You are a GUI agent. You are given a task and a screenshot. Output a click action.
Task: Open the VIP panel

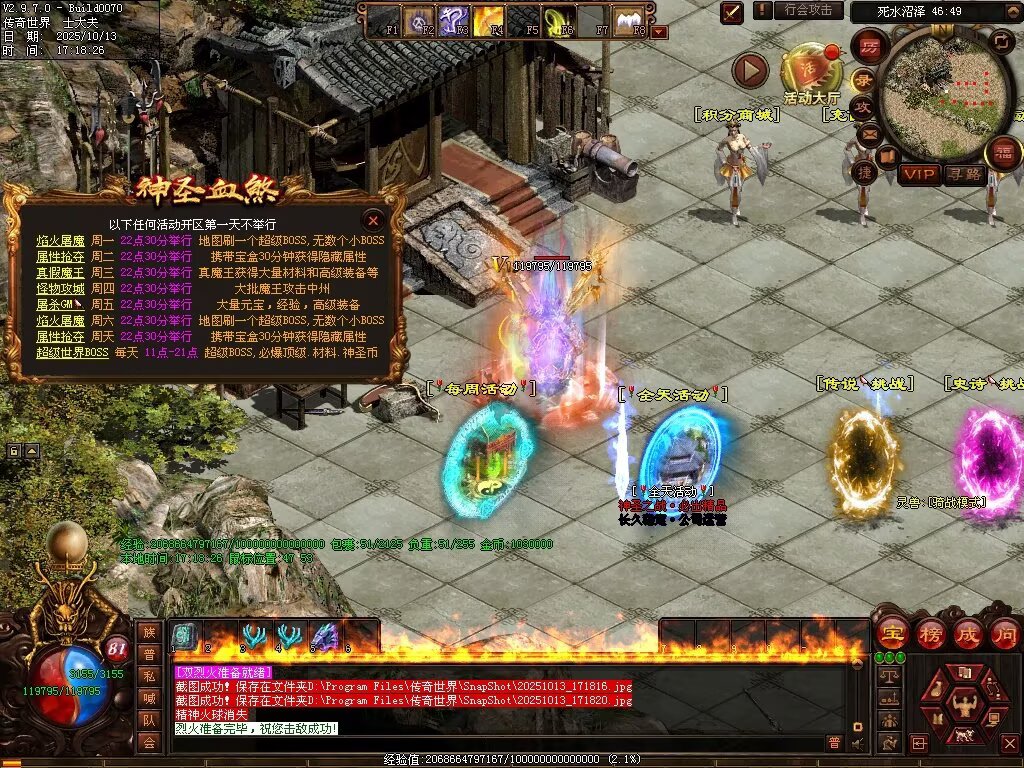pyautogui.click(x=919, y=174)
